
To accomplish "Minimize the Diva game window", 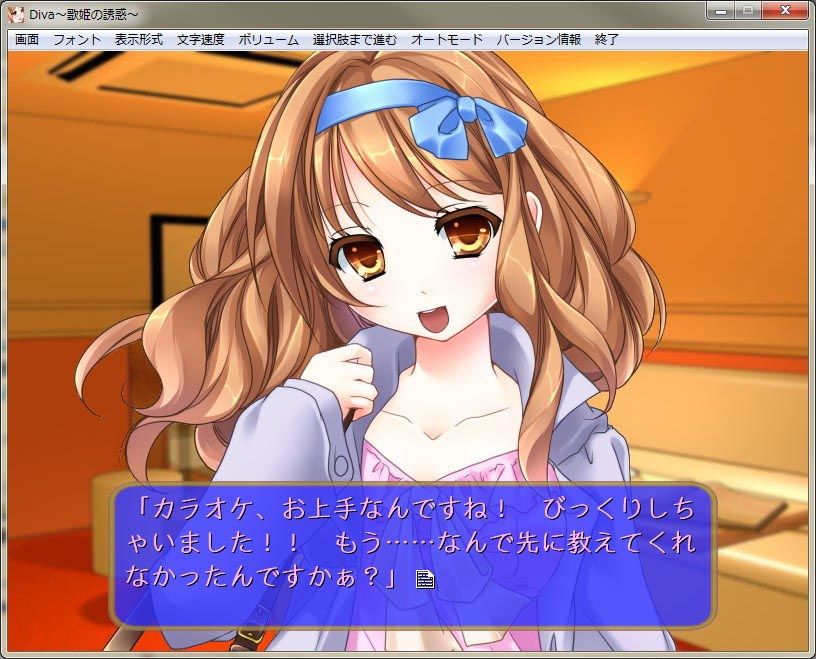I will [x=720, y=12].
